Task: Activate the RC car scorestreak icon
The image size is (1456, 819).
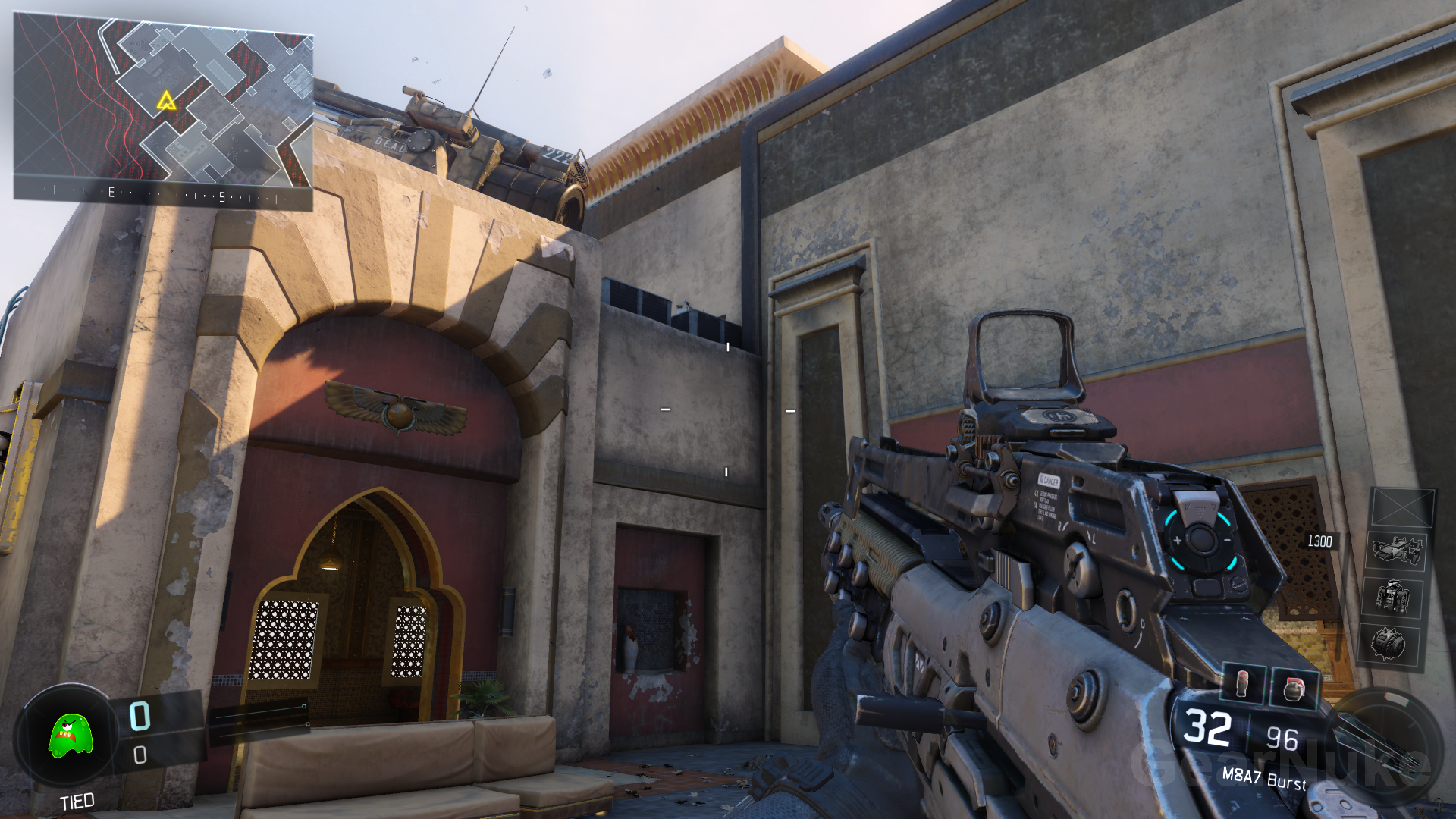Action: point(1396,550)
